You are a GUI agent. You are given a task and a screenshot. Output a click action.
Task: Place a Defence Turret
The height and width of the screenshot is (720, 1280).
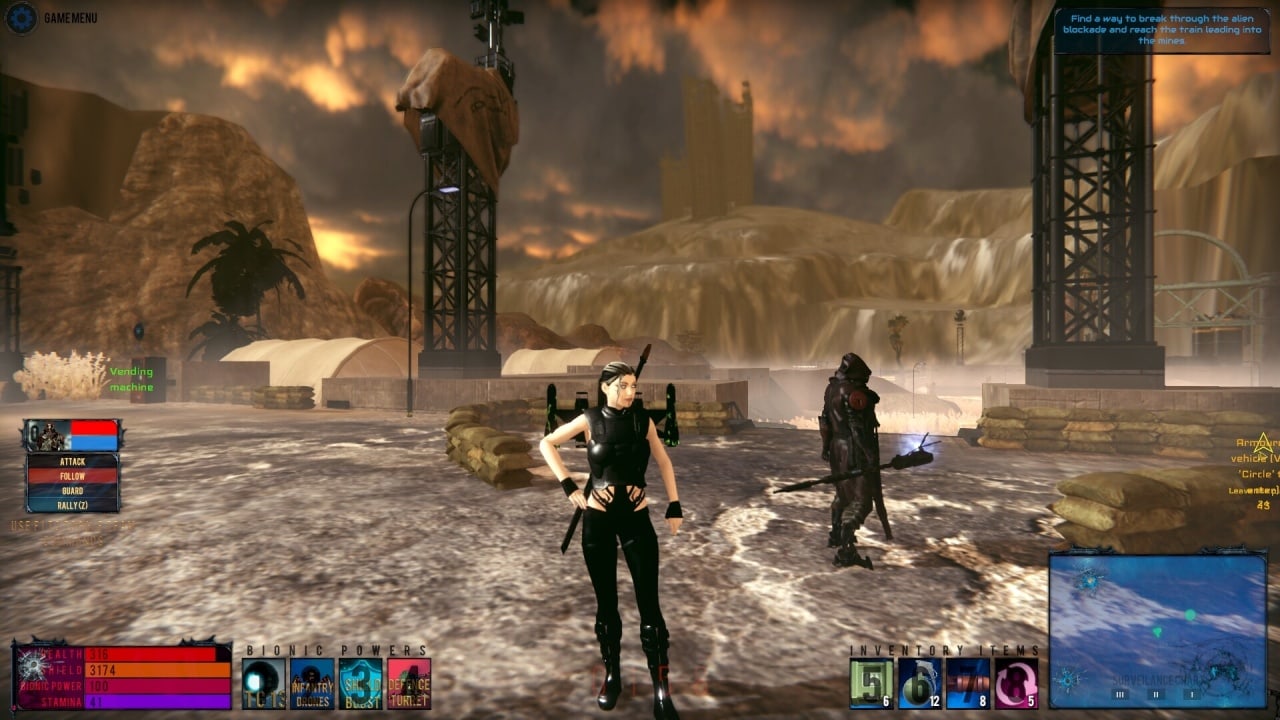click(x=409, y=684)
